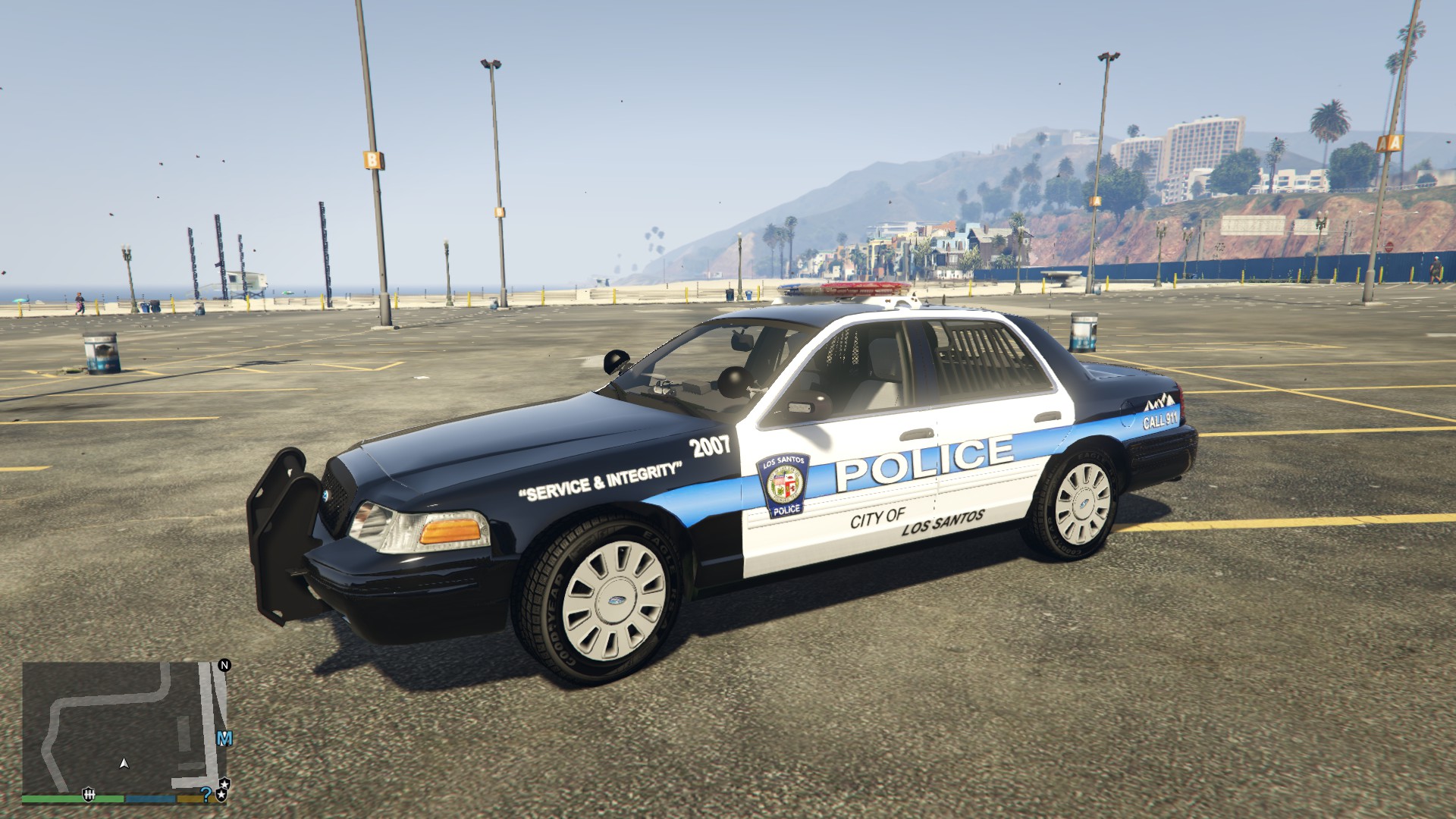Select the gear-shift shield blip
This screenshot has height=819, width=1456.
tap(89, 794)
